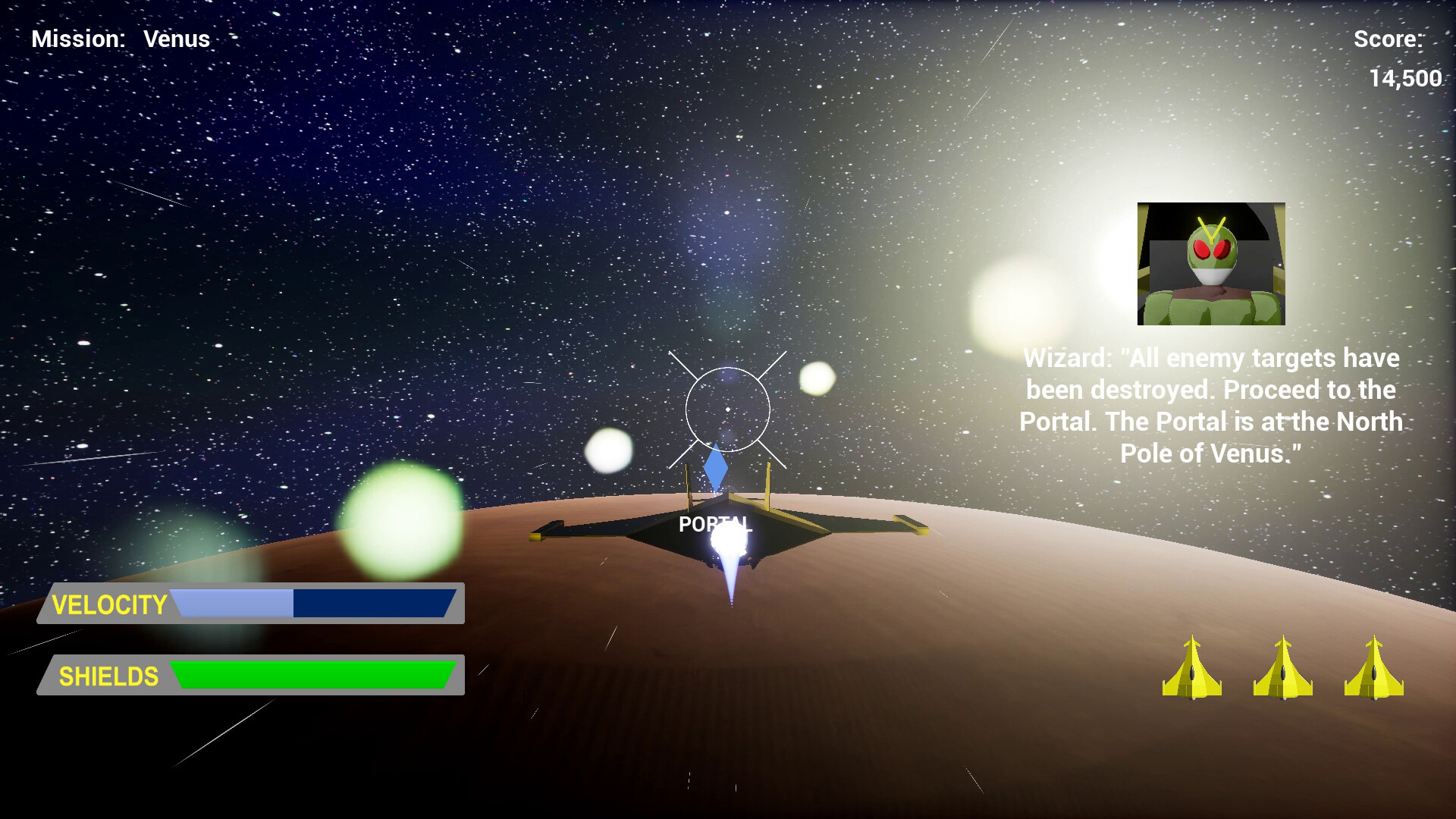This screenshot has width=1456, height=819.
Task: Click the PORTAL text label
Action: (x=715, y=523)
